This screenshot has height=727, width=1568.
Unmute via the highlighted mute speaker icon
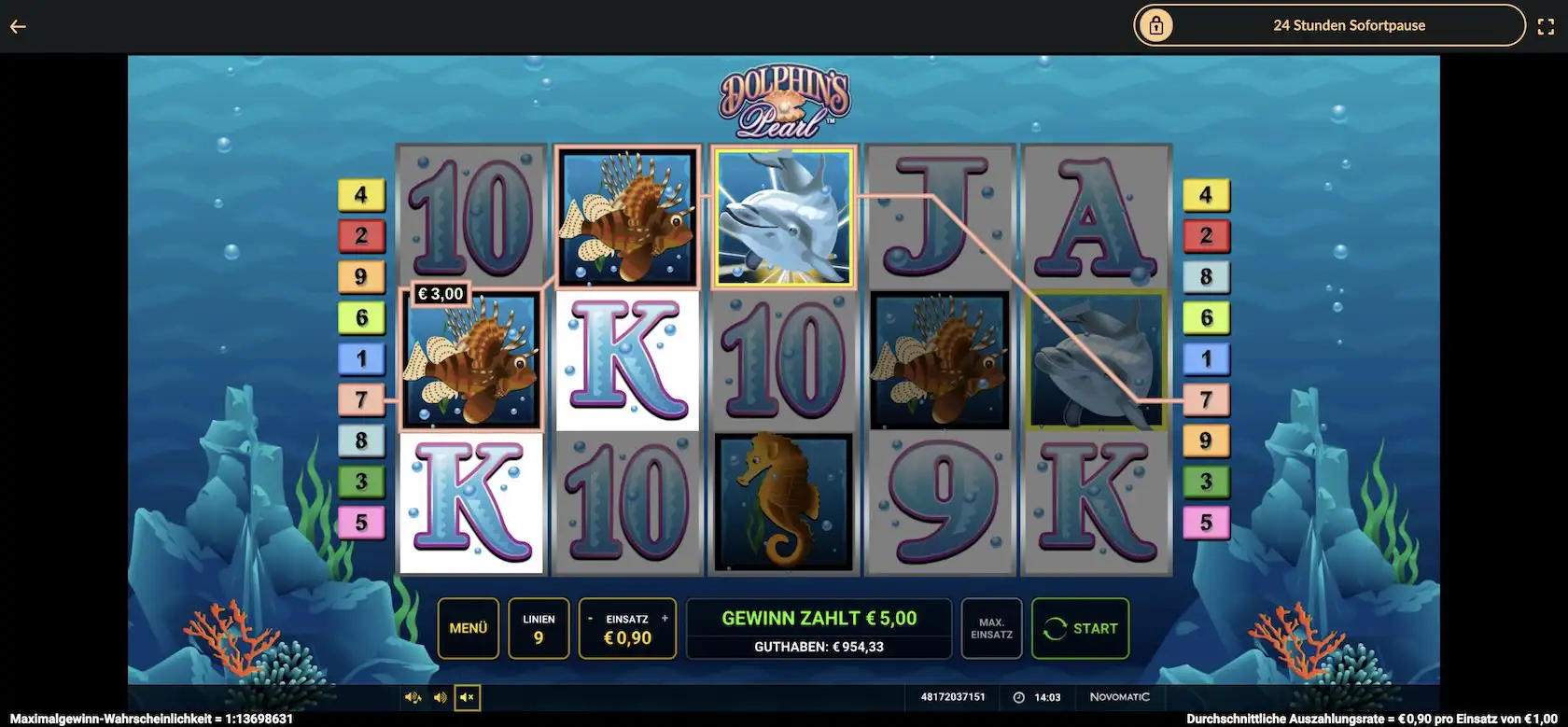[x=468, y=697]
